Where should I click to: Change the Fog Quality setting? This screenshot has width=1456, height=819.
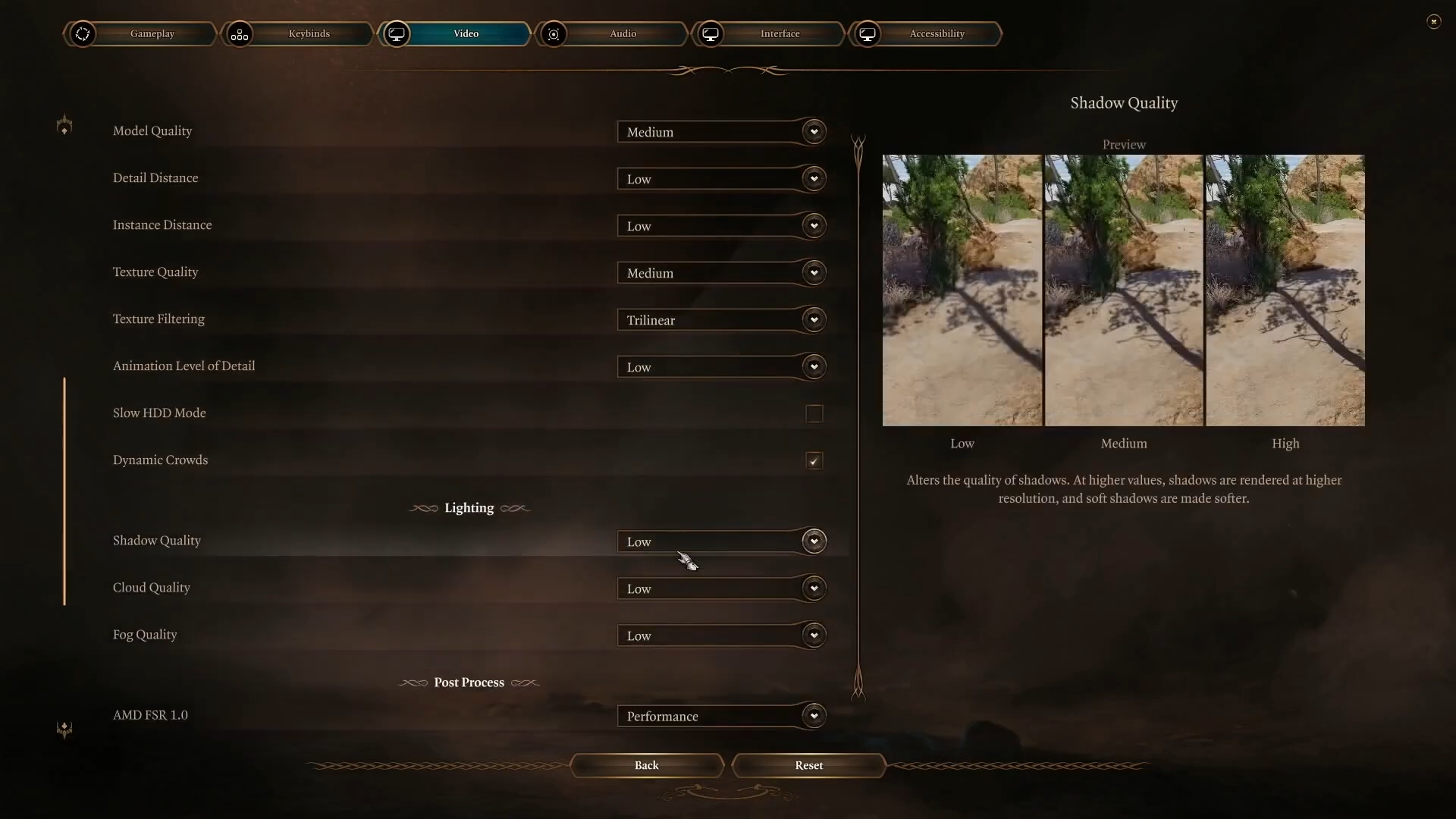point(720,635)
